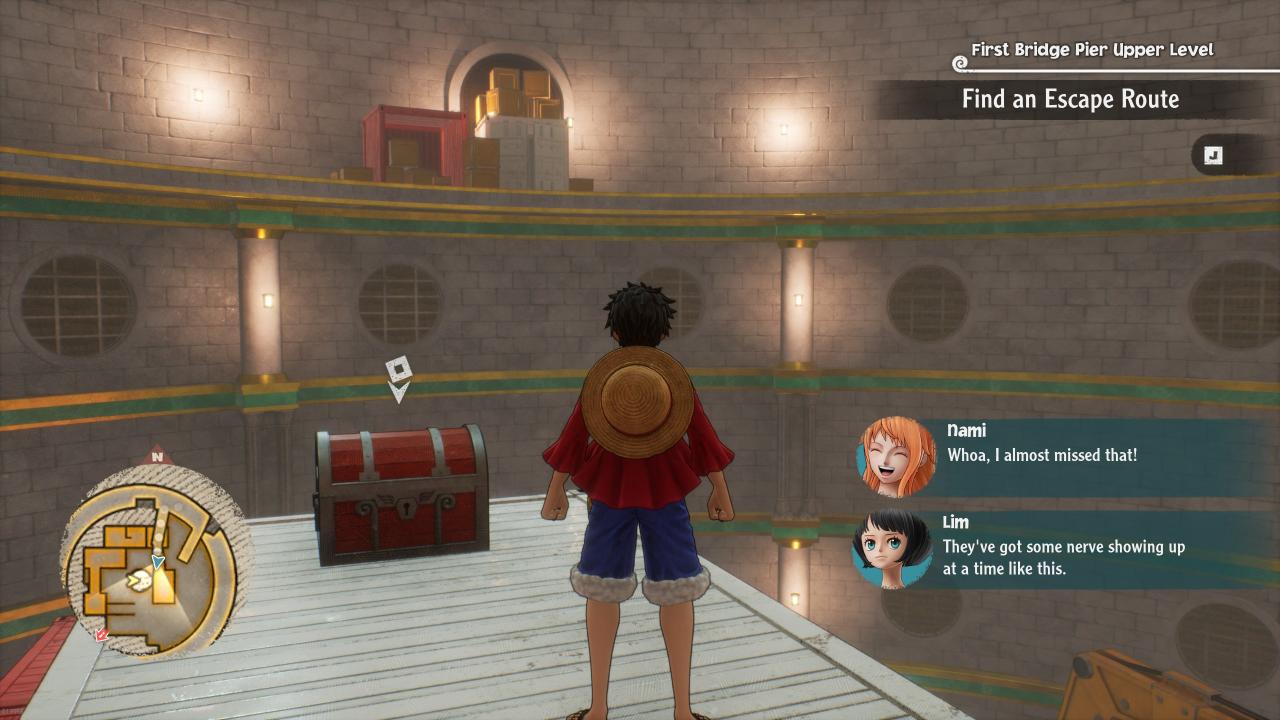Click Nami's portrait in the dialogue
This screenshot has height=720, width=1280.
click(896, 457)
